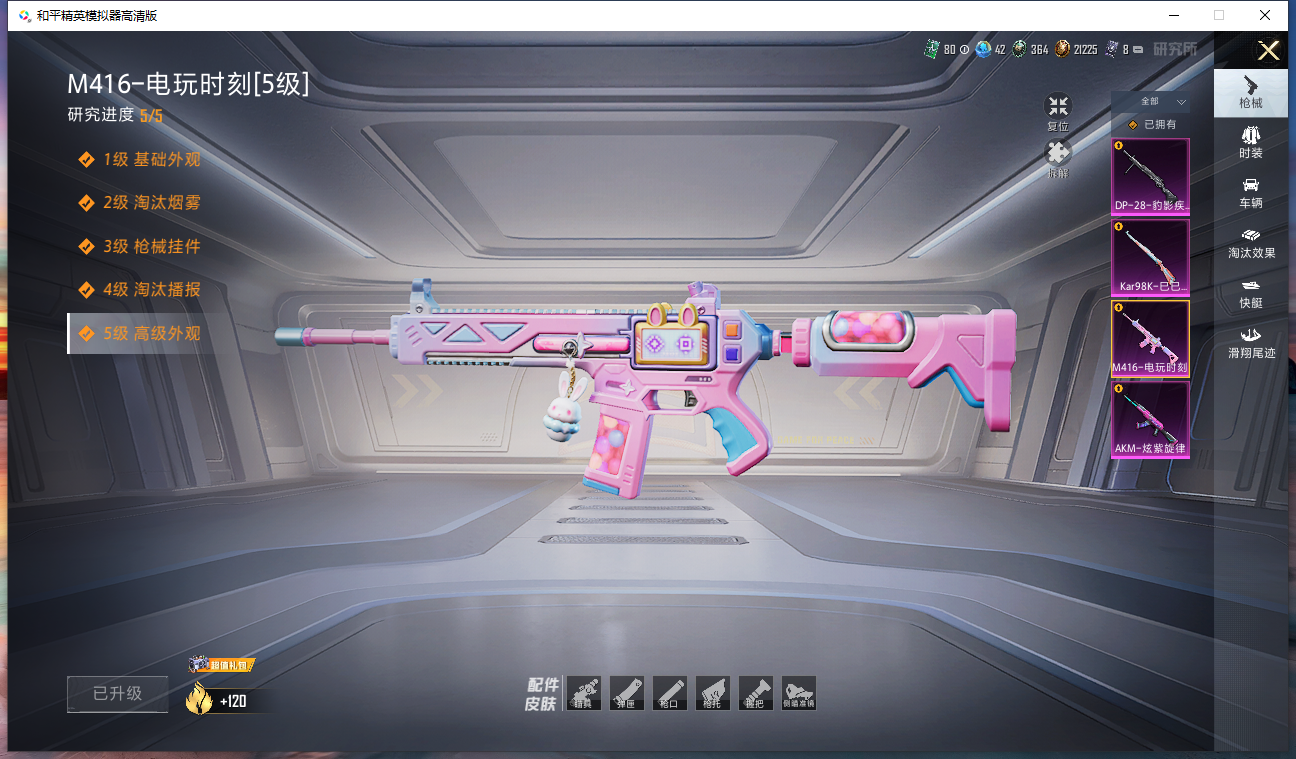Viewport: 1296px width, 759px height.
Task: Minimize the emulator window
Action: [x=1172, y=15]
